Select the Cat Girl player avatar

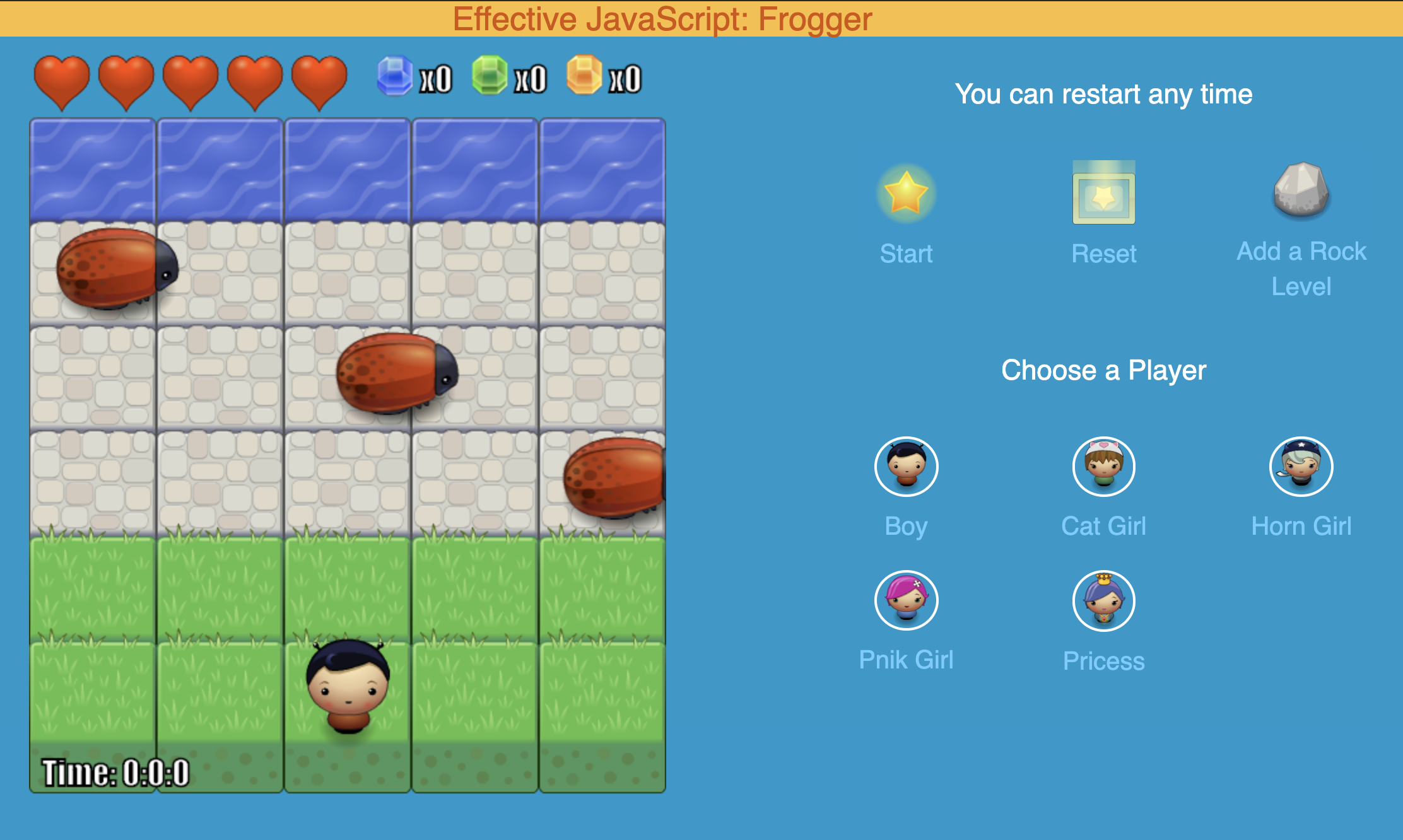(x=1103, y=467)
